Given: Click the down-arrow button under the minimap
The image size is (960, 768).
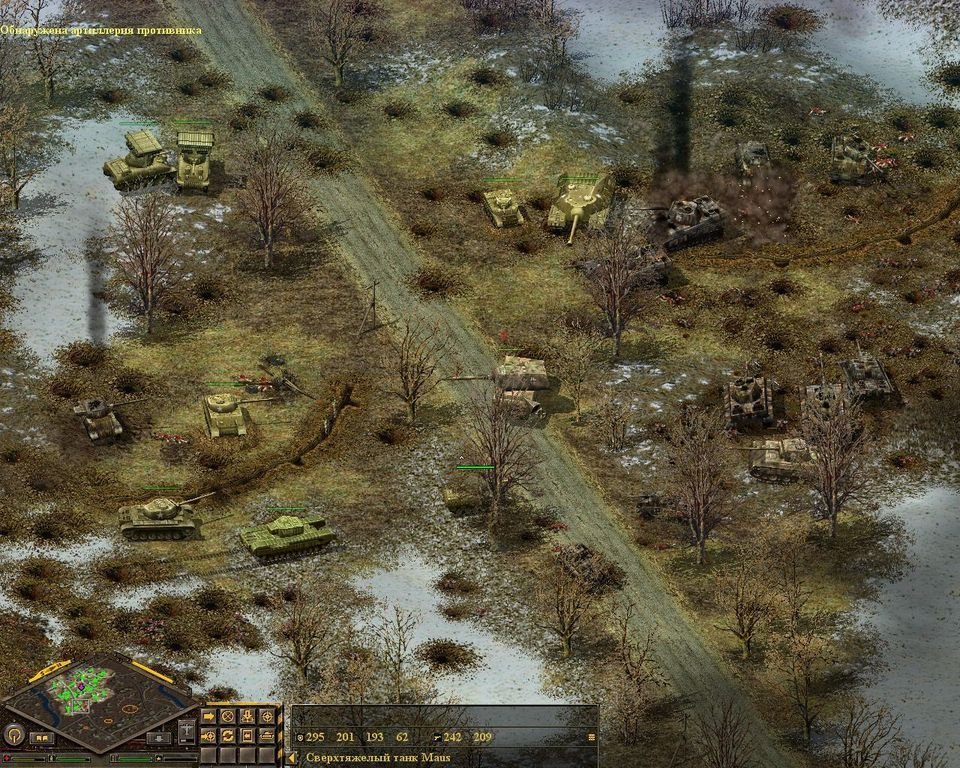Looking at the screenshot, I should (x=160, y=738).
